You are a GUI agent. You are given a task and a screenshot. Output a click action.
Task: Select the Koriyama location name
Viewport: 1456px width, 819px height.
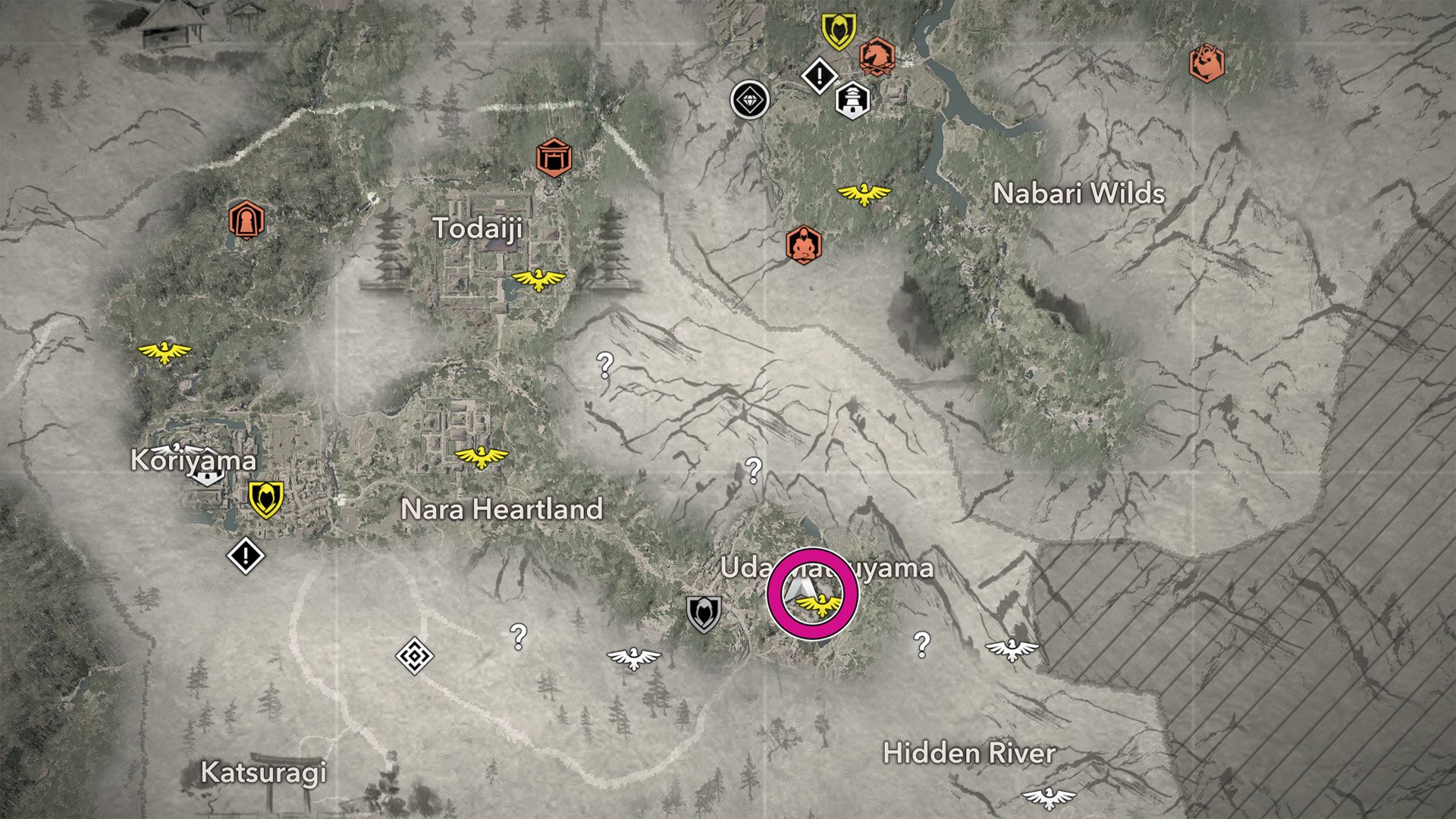click(x=194, y=461)
